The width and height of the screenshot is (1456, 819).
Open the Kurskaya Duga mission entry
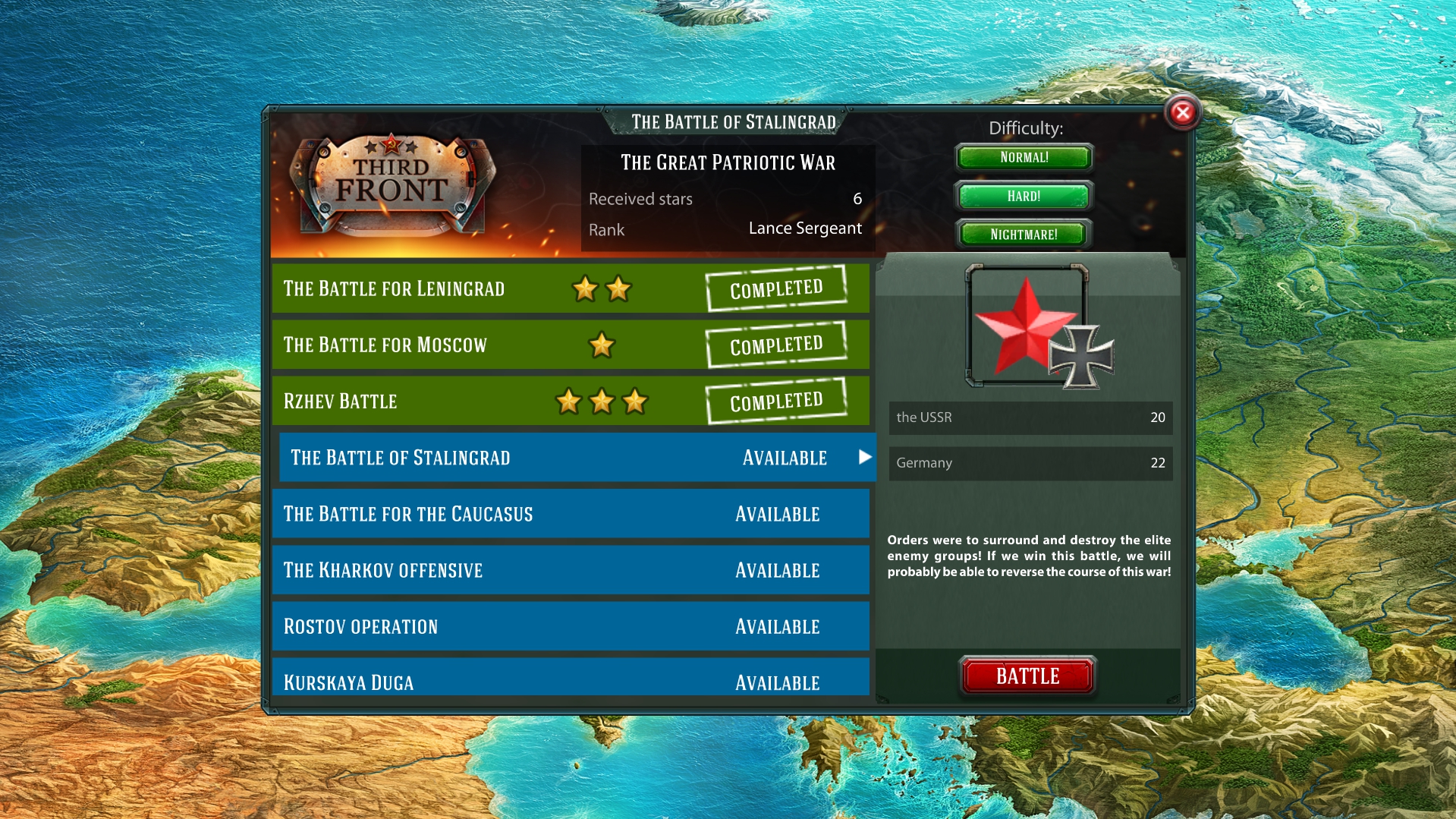(569, 681)
